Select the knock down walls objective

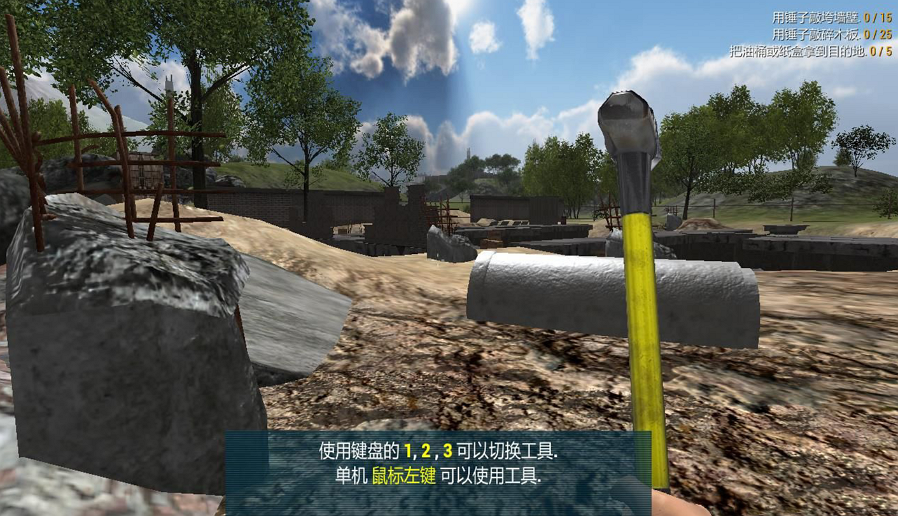pyautogui.click(x=831, y=18)
